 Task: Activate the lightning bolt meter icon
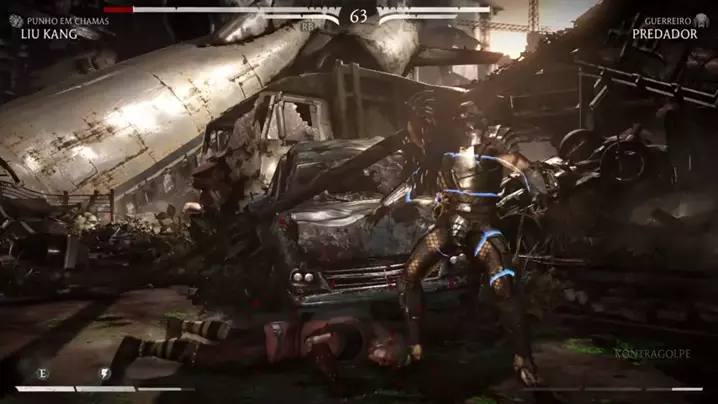tap(104, 373)
